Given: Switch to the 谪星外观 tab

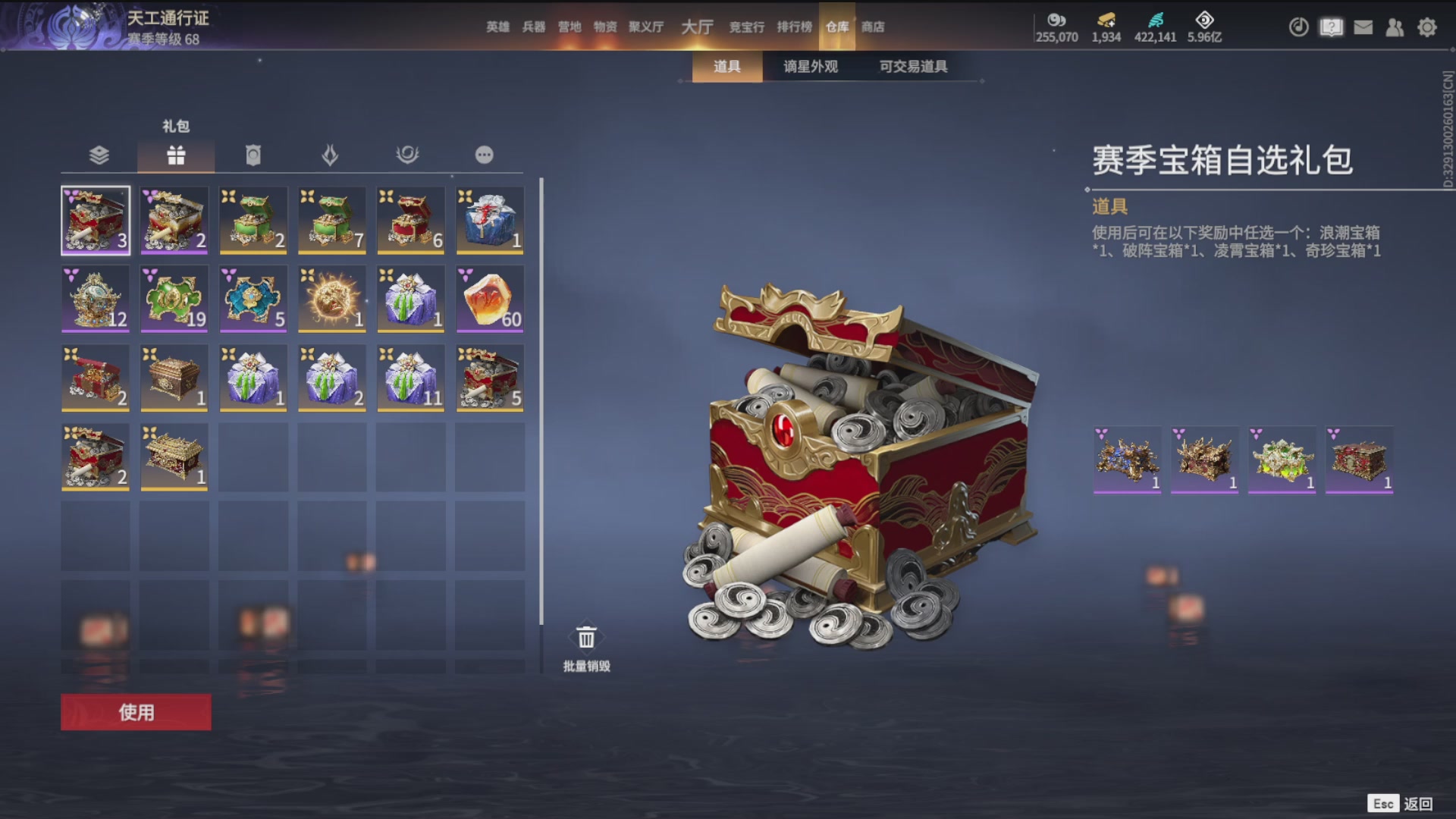Looking at the screenshot, I should coord(809,67).
